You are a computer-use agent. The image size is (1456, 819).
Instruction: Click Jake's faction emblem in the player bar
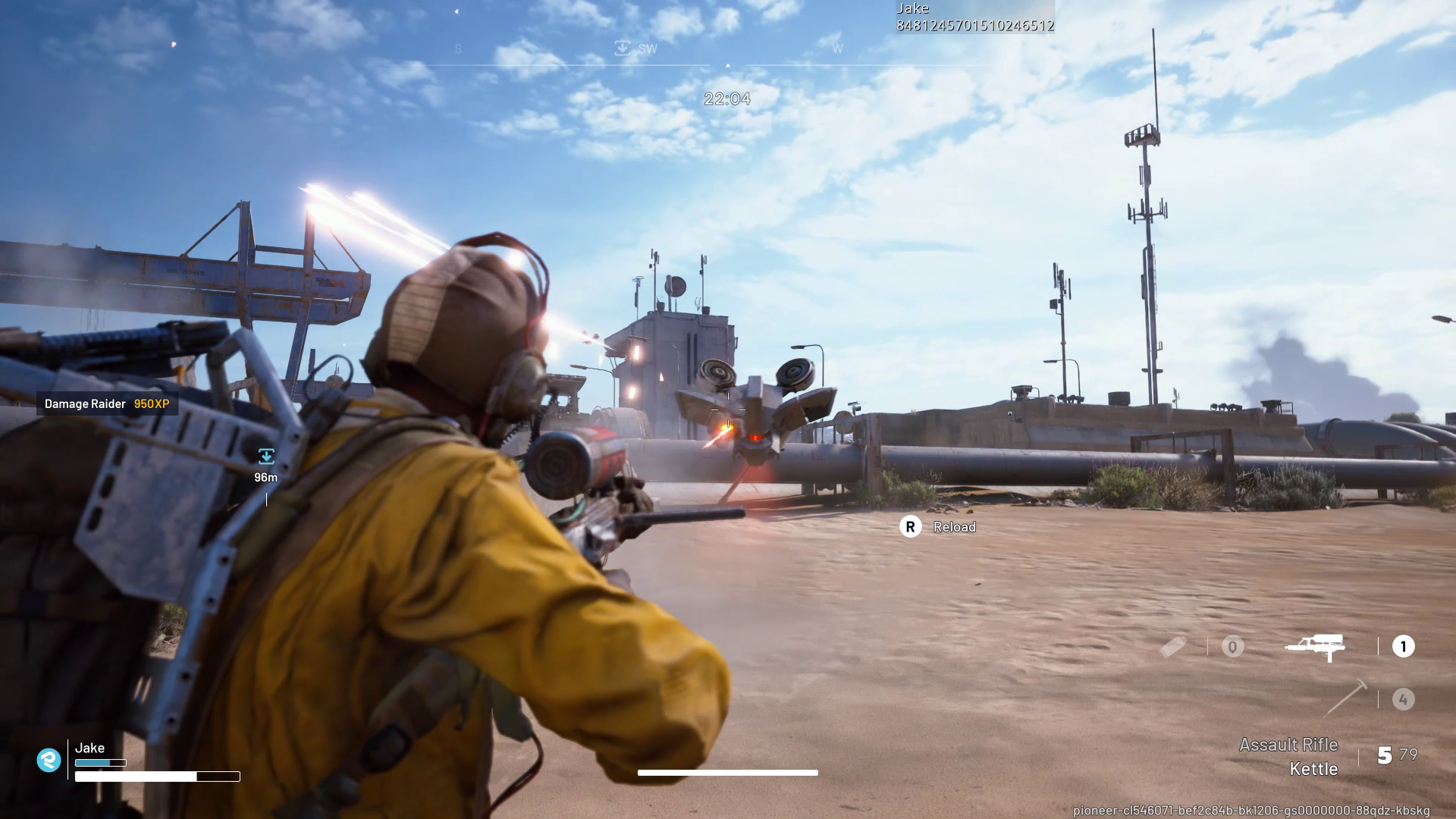[x=49, y=759]
